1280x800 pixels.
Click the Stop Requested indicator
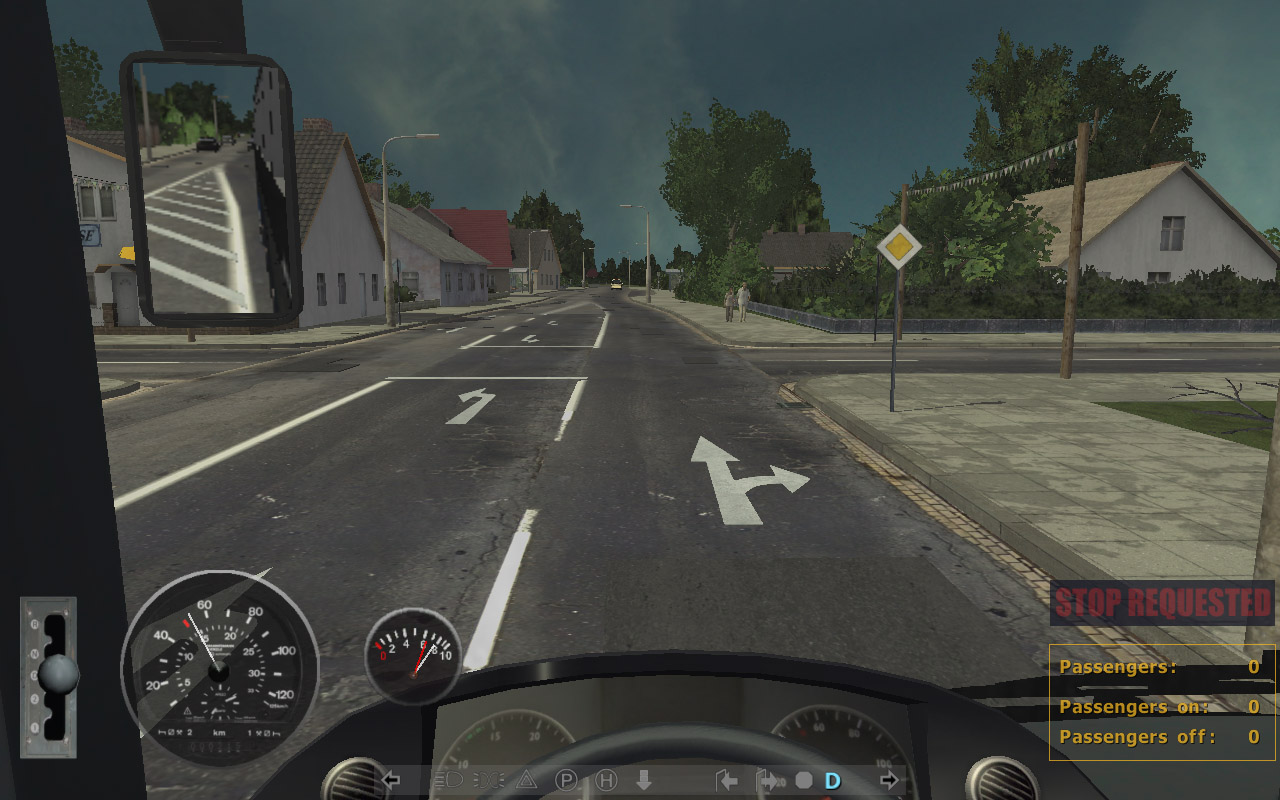[1162, 603]
